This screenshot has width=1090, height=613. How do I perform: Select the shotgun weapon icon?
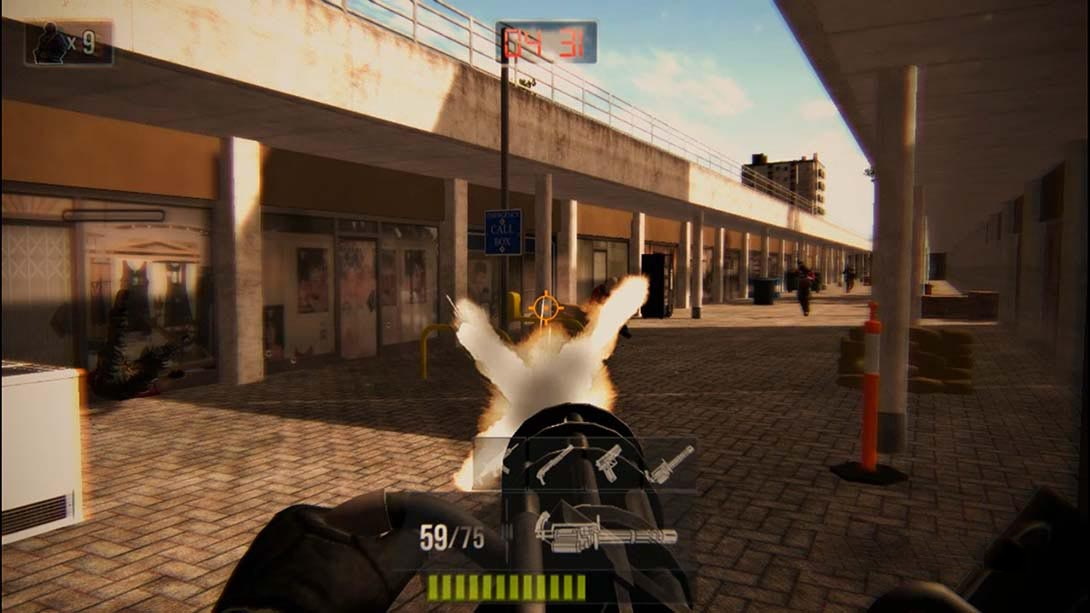(x=555, y=464)
